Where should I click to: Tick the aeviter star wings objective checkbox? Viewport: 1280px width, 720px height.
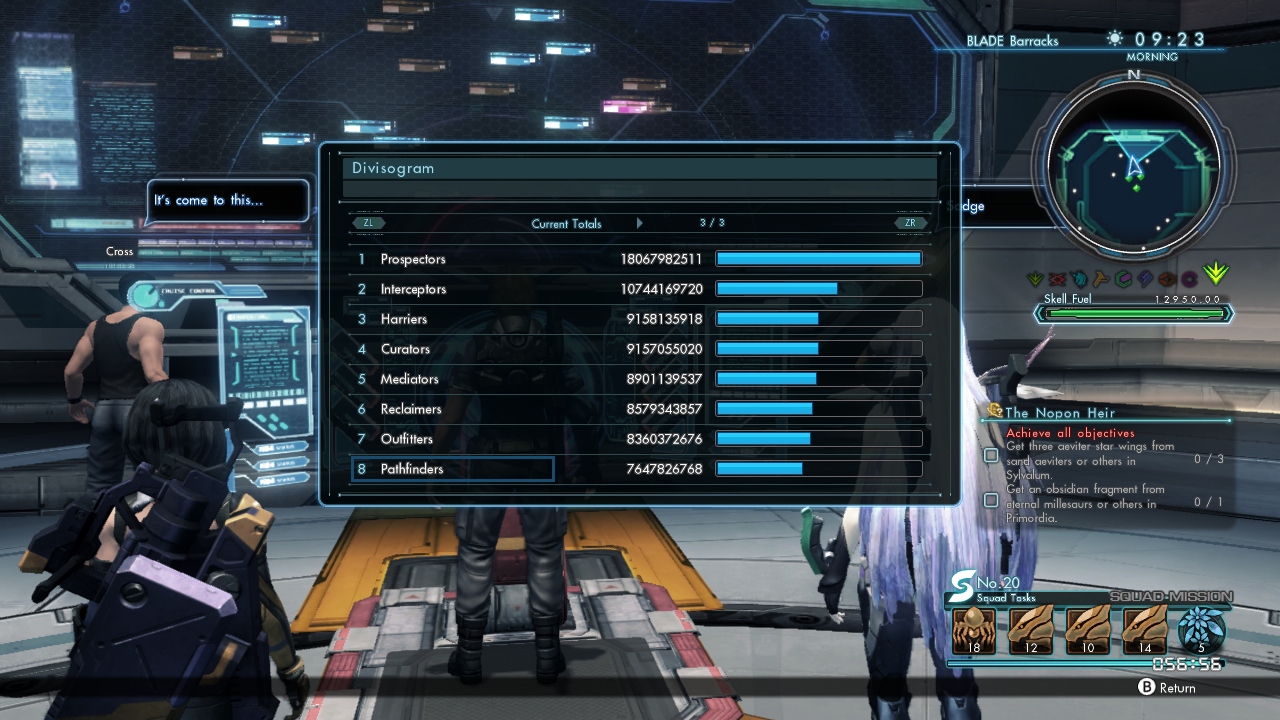[x=991, y=455]
